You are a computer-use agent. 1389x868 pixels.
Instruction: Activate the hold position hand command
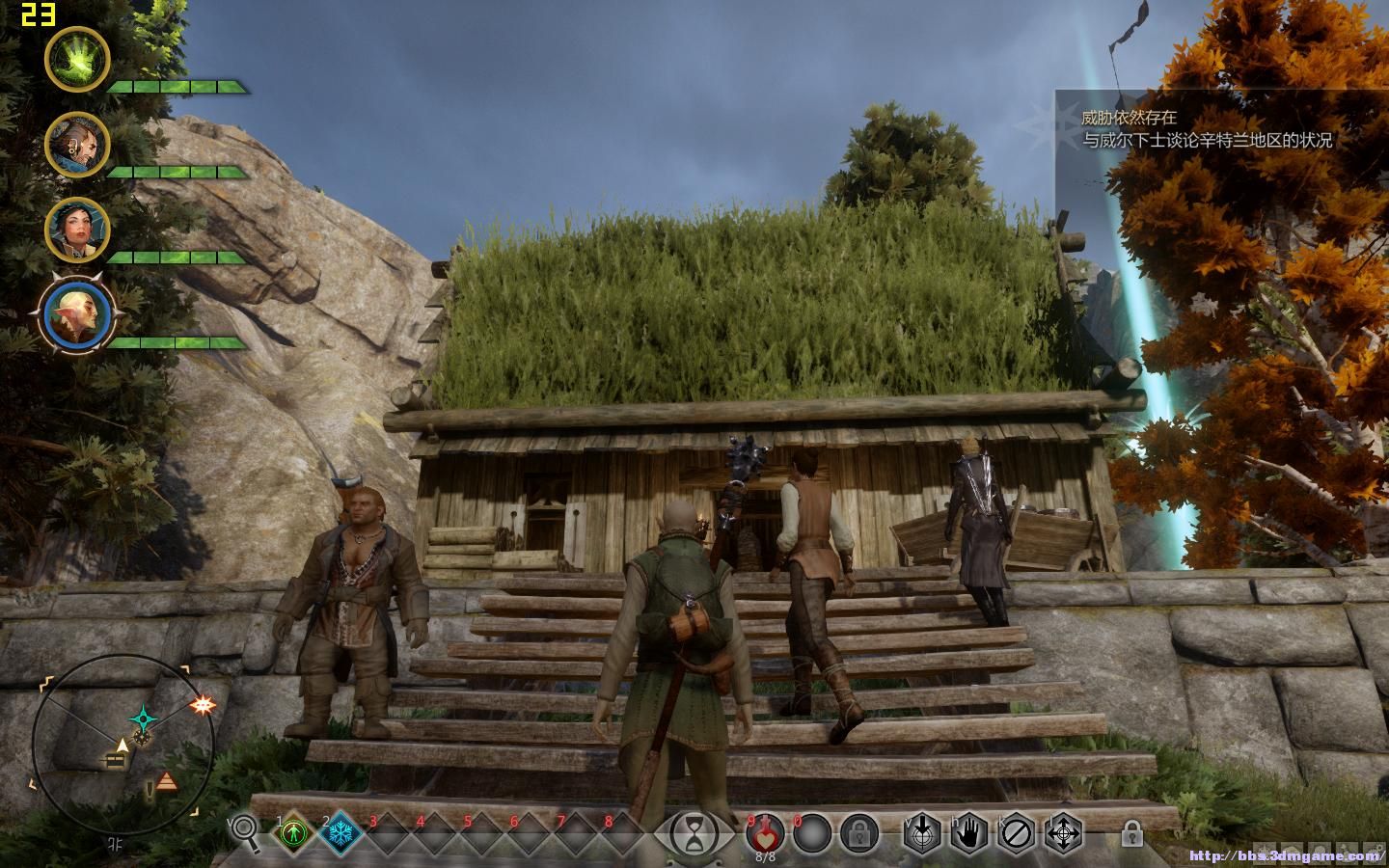pos(970,832)
